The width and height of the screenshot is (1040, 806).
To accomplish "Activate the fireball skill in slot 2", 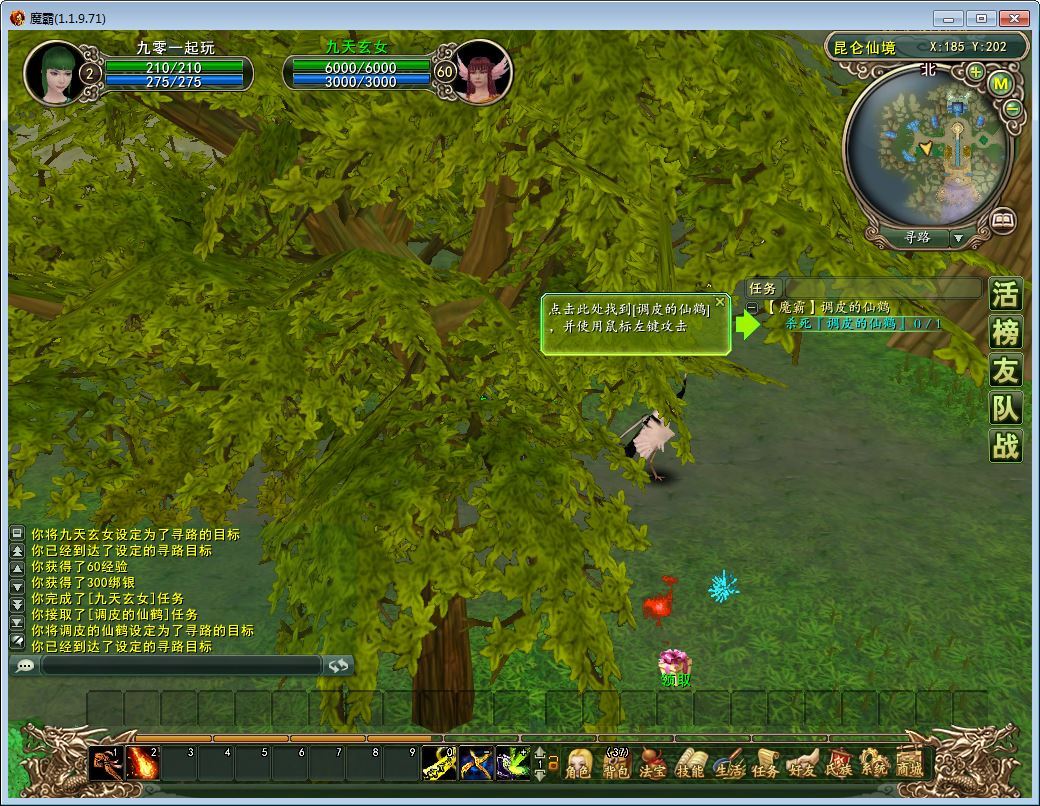I will click(143, 764).
